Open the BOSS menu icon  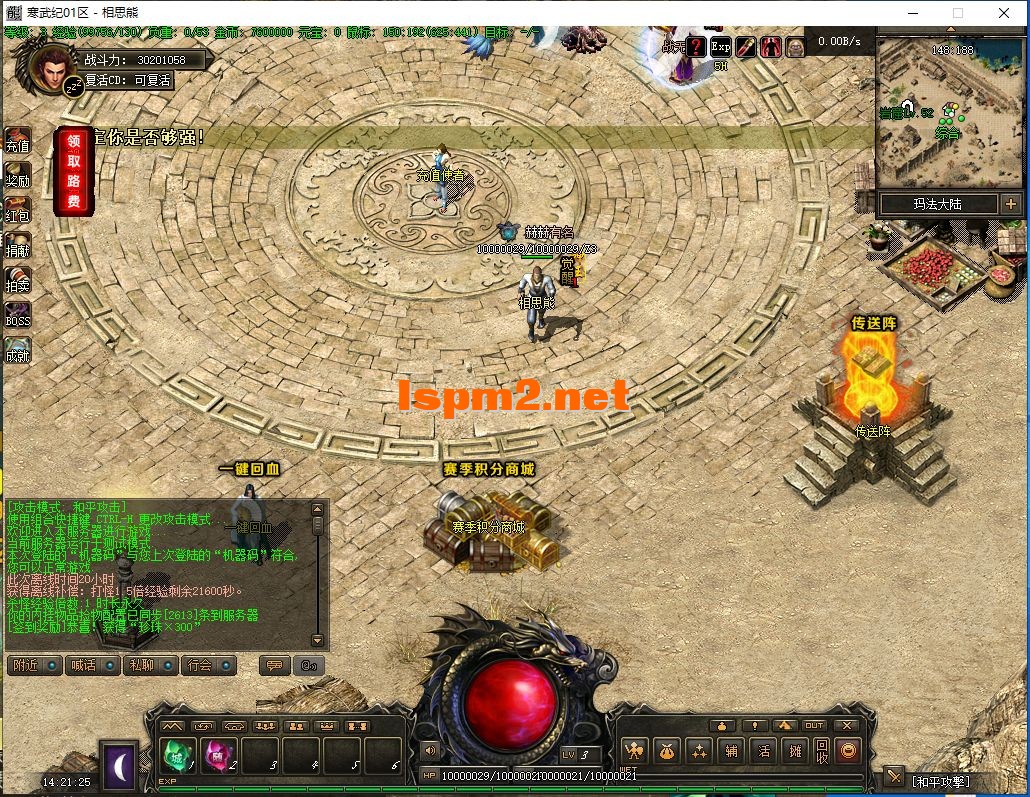point(18,316)
